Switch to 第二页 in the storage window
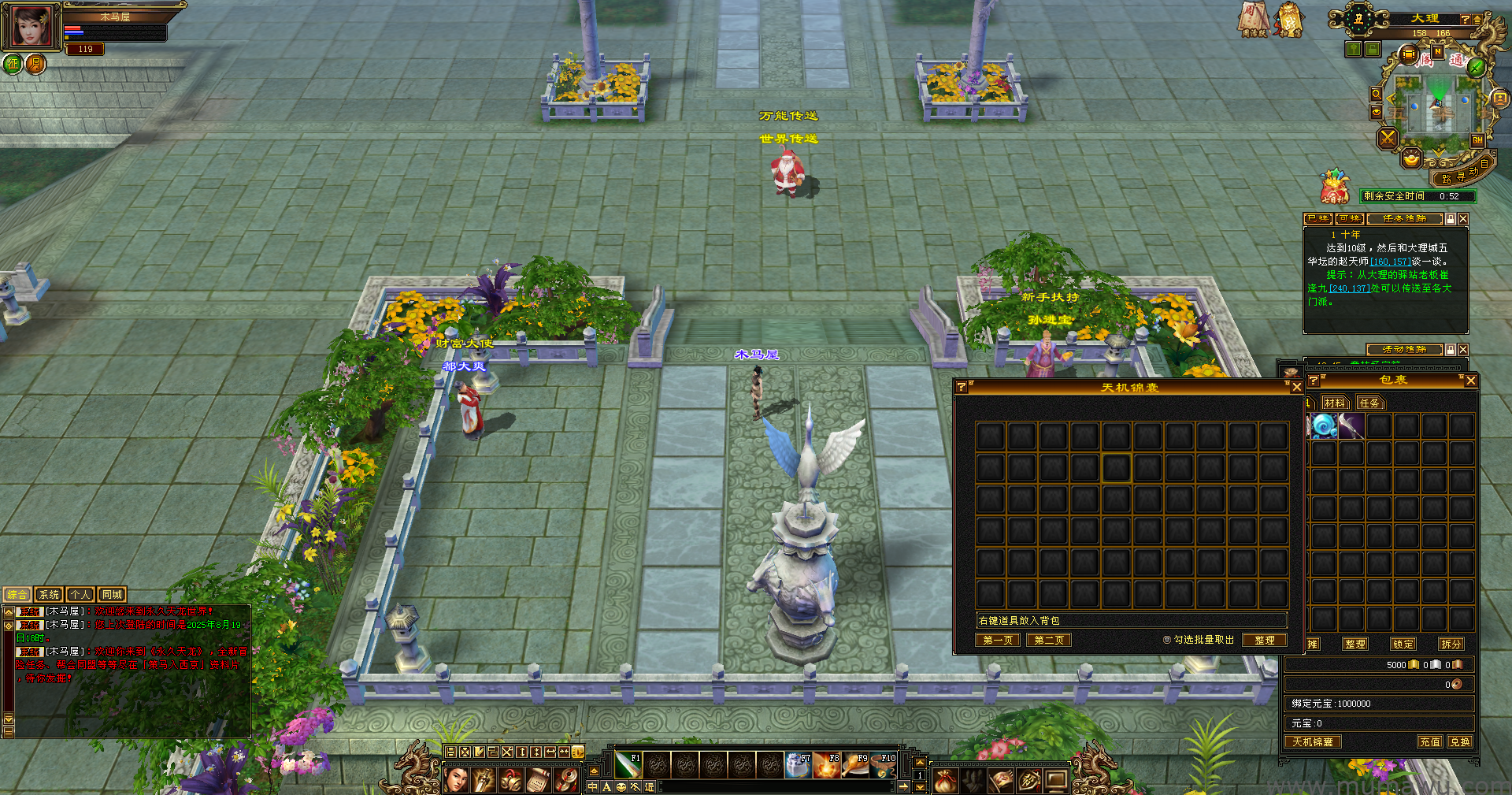Viewport: 1512px width, 795px height. (x=1049, y=640)
